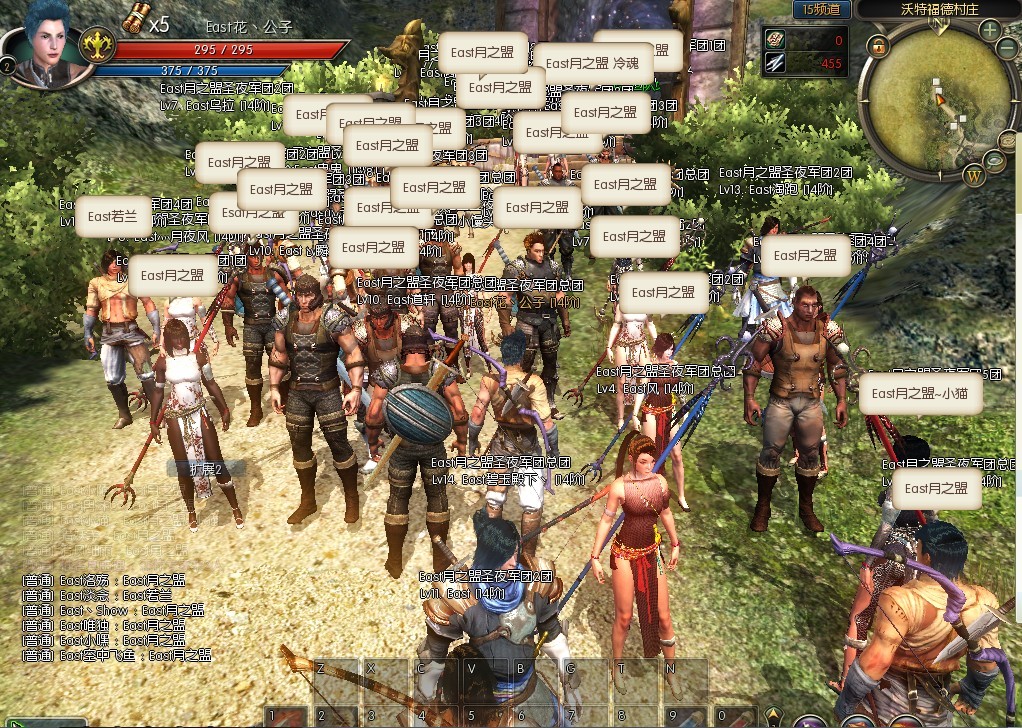Select the gold emblem class badge
This screenshot has width=1022, height=728.
coord(97,46)
